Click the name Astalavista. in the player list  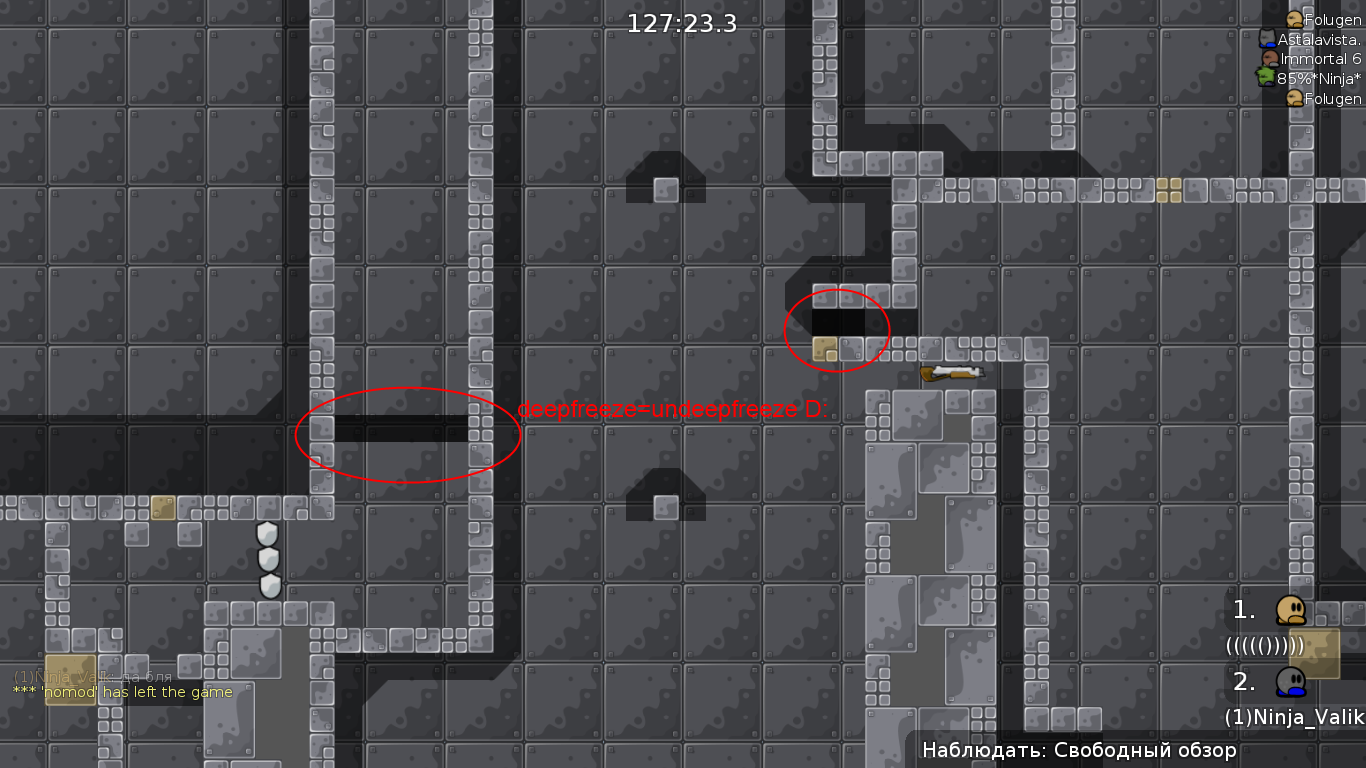pos(1320,38)
